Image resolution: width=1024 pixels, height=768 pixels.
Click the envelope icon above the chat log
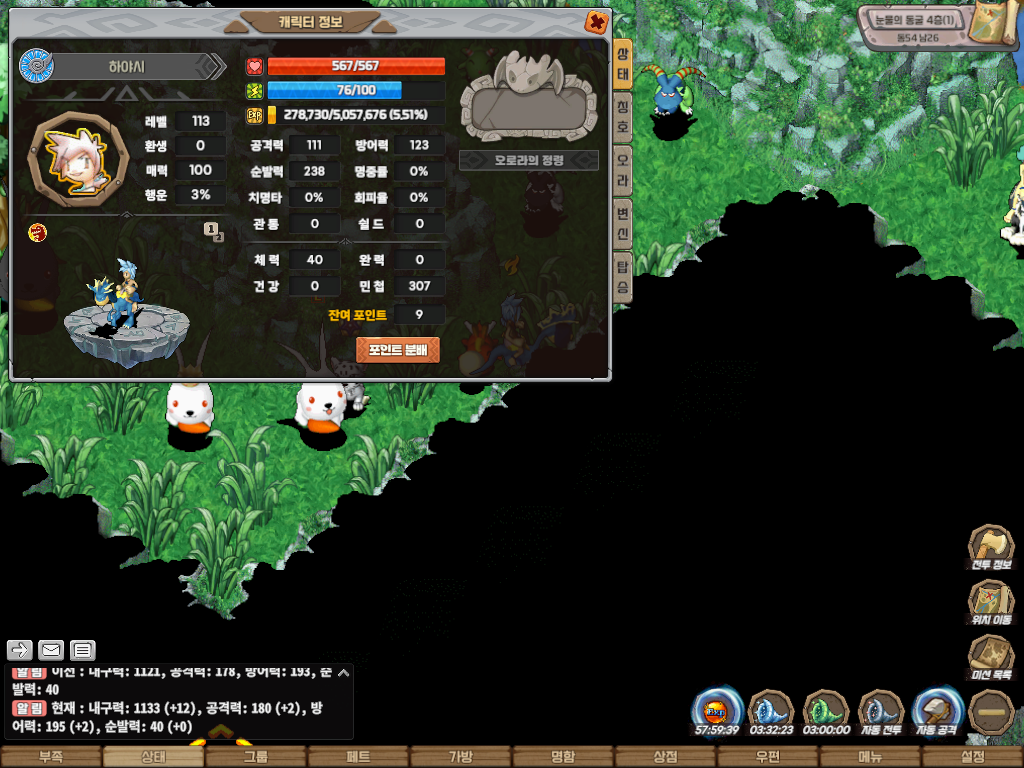coord(51,650)
